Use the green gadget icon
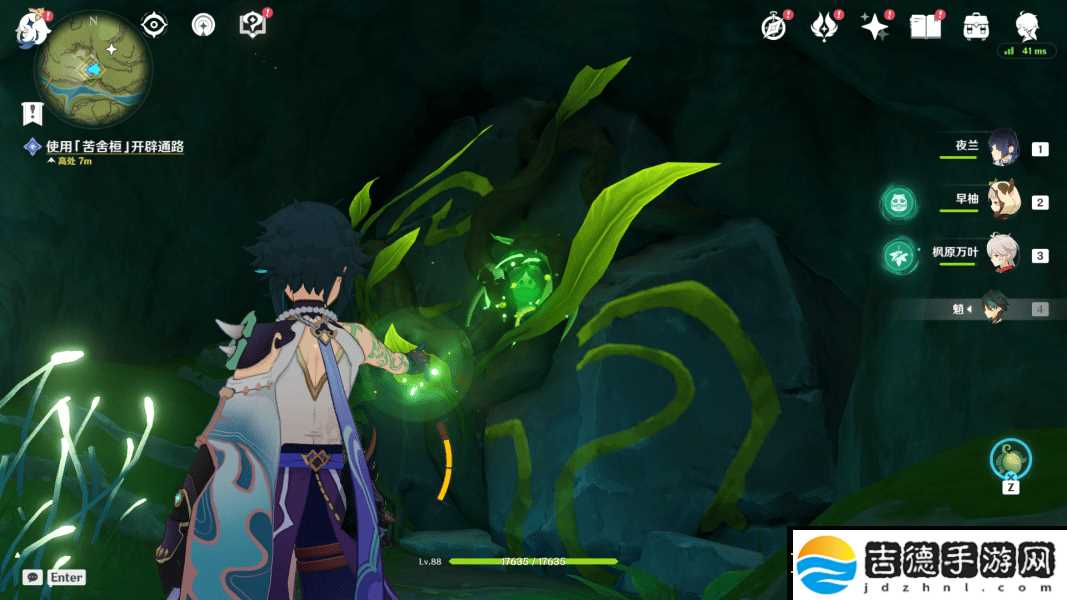1067x600 pixels. tap(1010, 459)
